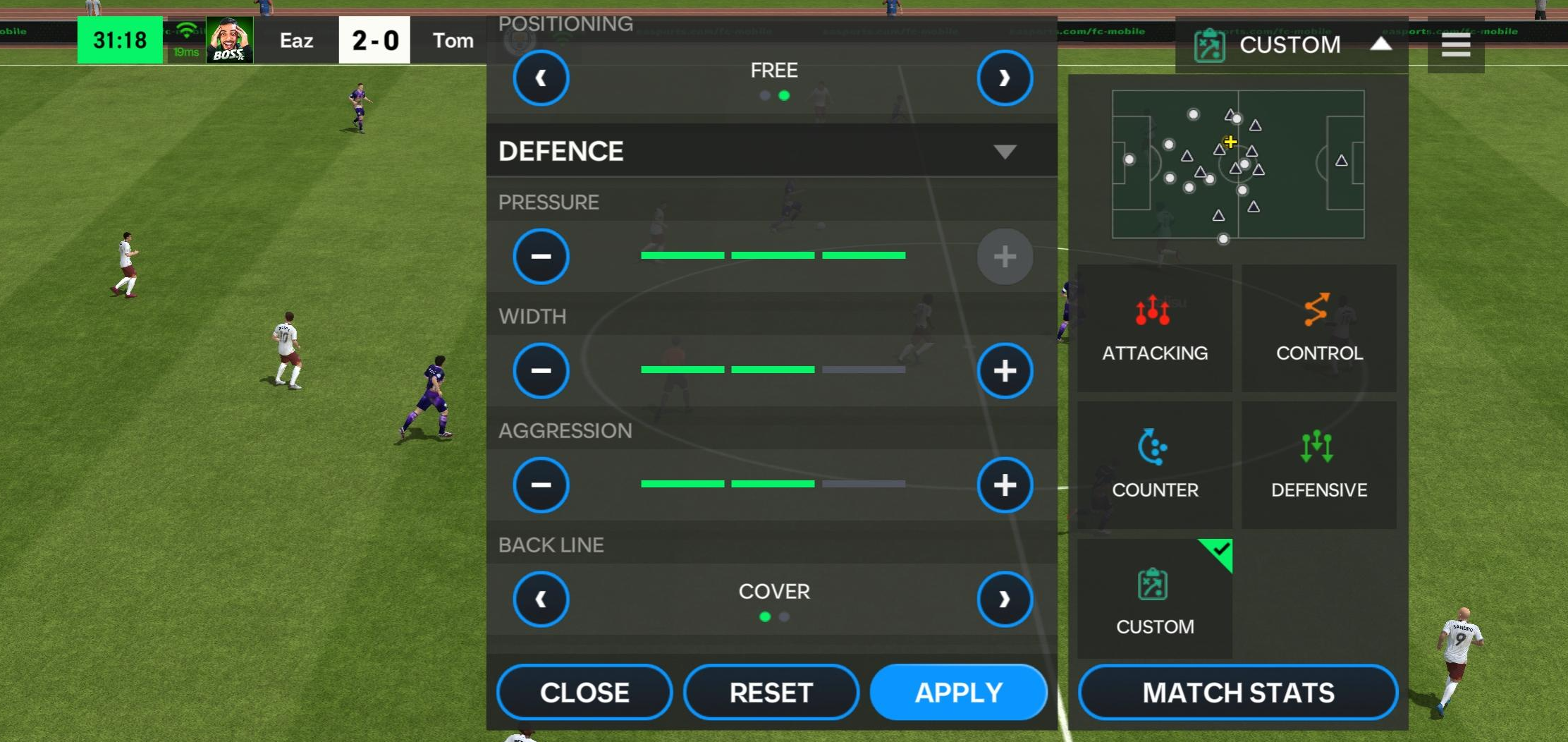Select the Control tactic icon

[1318, 328]
